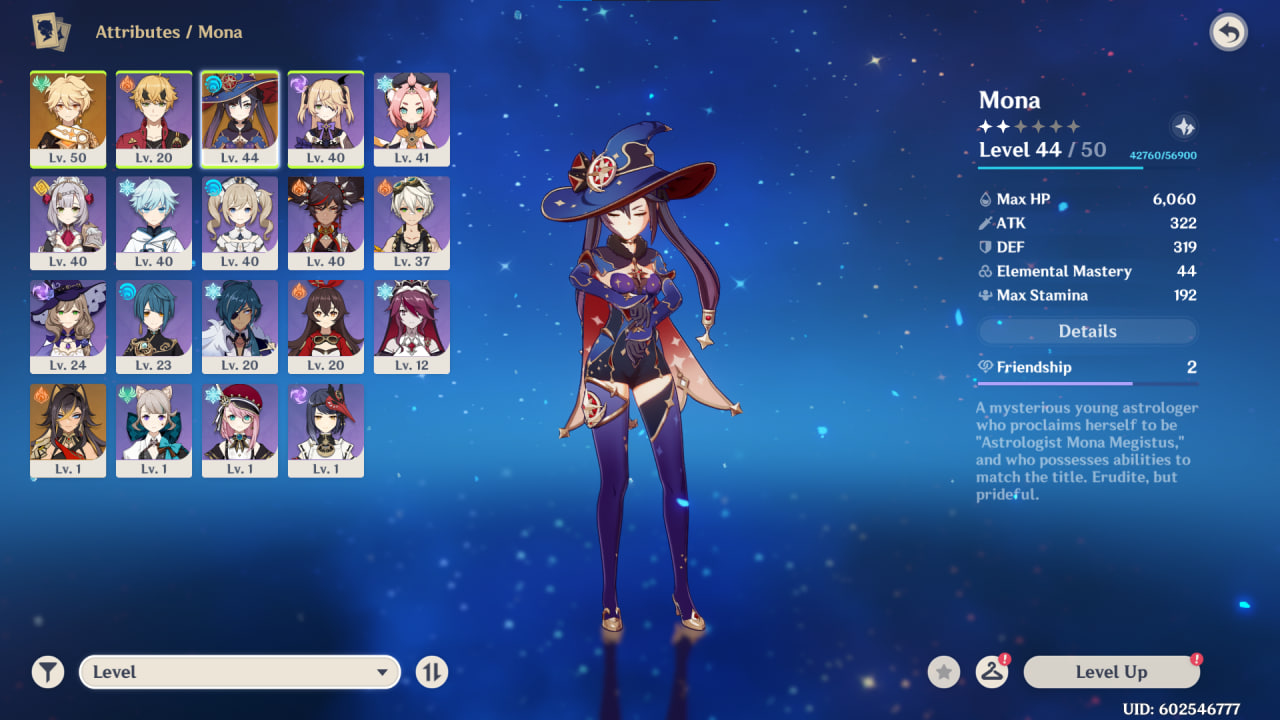Pick the Kaeya portrait with eyepatch

(240, 326)
